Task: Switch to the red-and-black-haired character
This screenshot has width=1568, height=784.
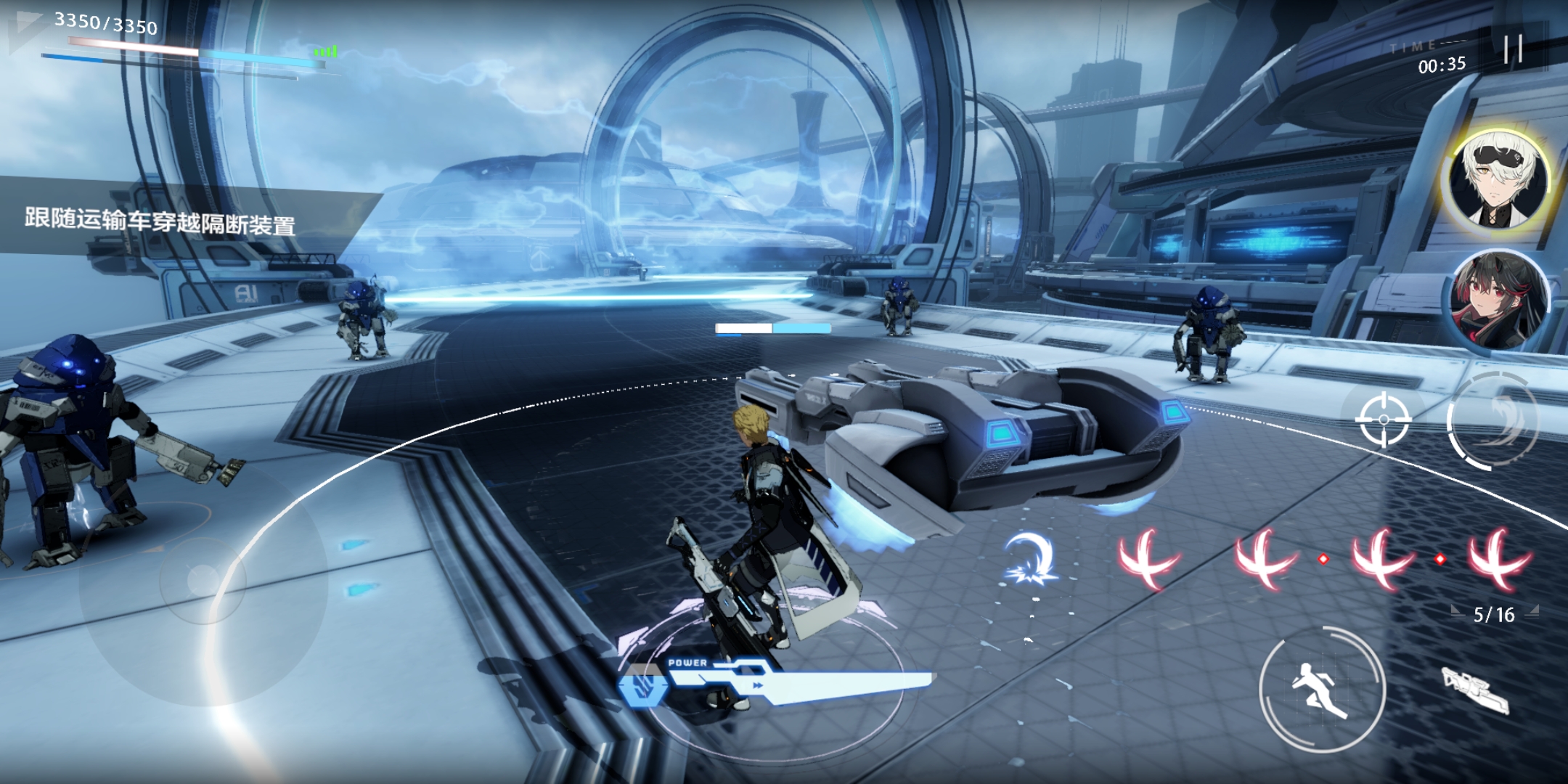Action: click(x=1498, y=299)
